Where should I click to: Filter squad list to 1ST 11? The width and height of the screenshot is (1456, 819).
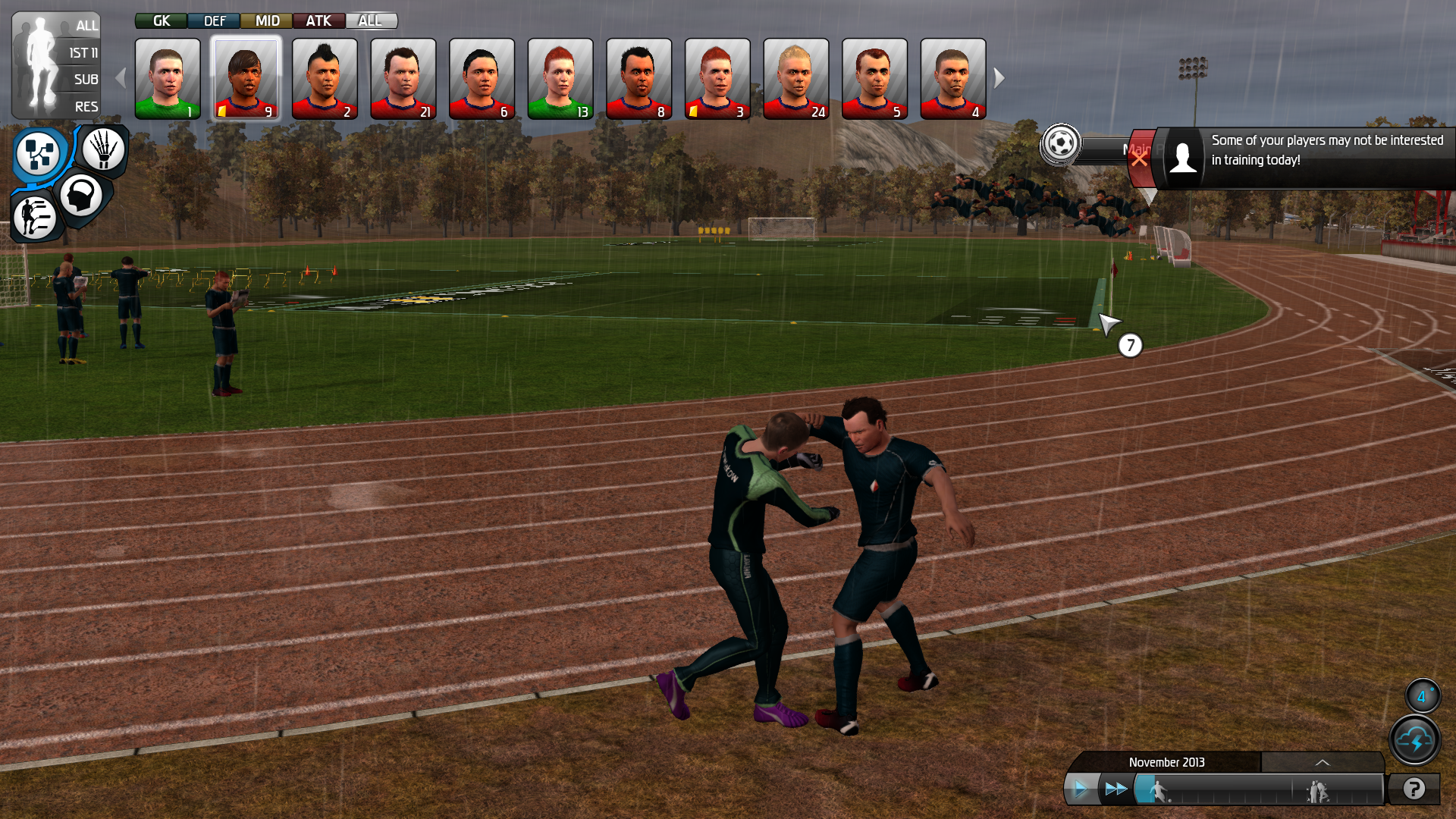tap(83, 52)
